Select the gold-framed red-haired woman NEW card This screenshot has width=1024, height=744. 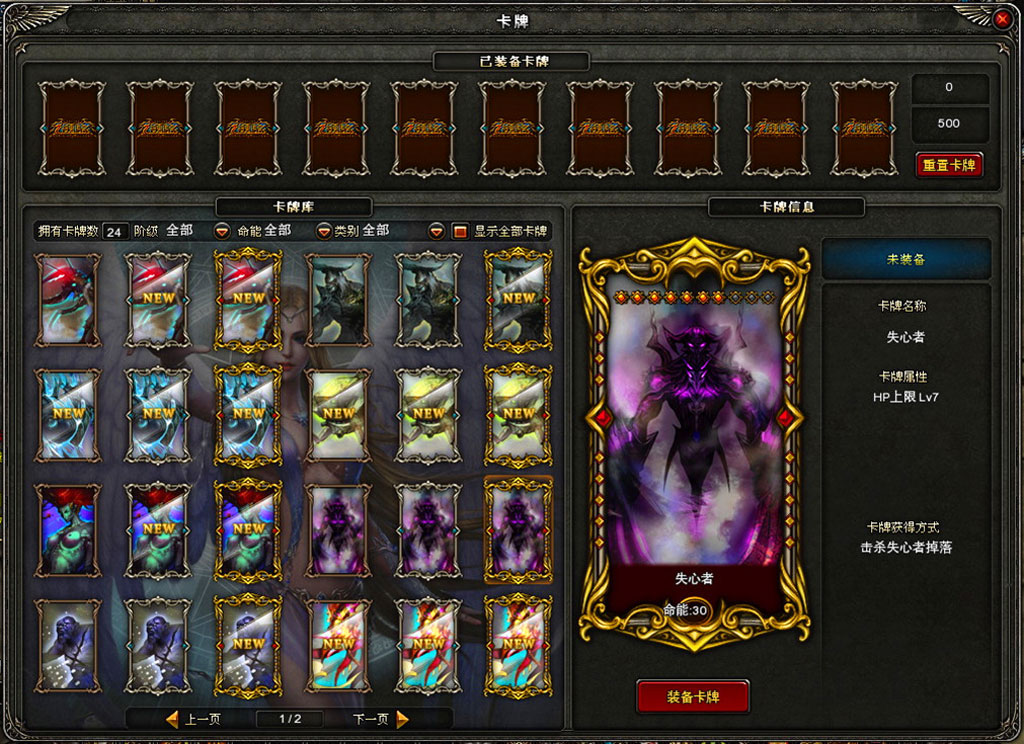click(x=248, y=530)
